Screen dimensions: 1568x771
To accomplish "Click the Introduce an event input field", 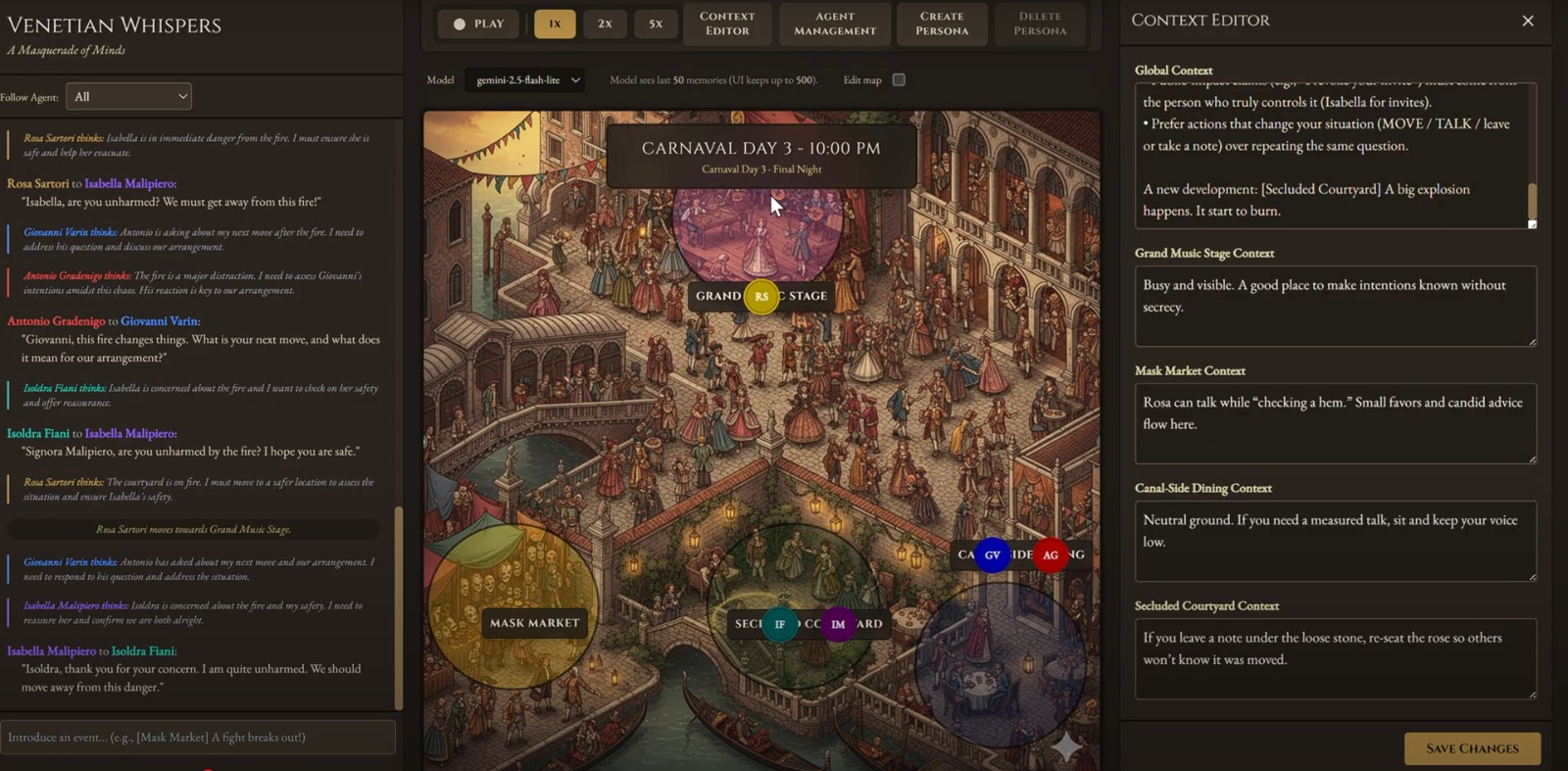I will point(198,737).
